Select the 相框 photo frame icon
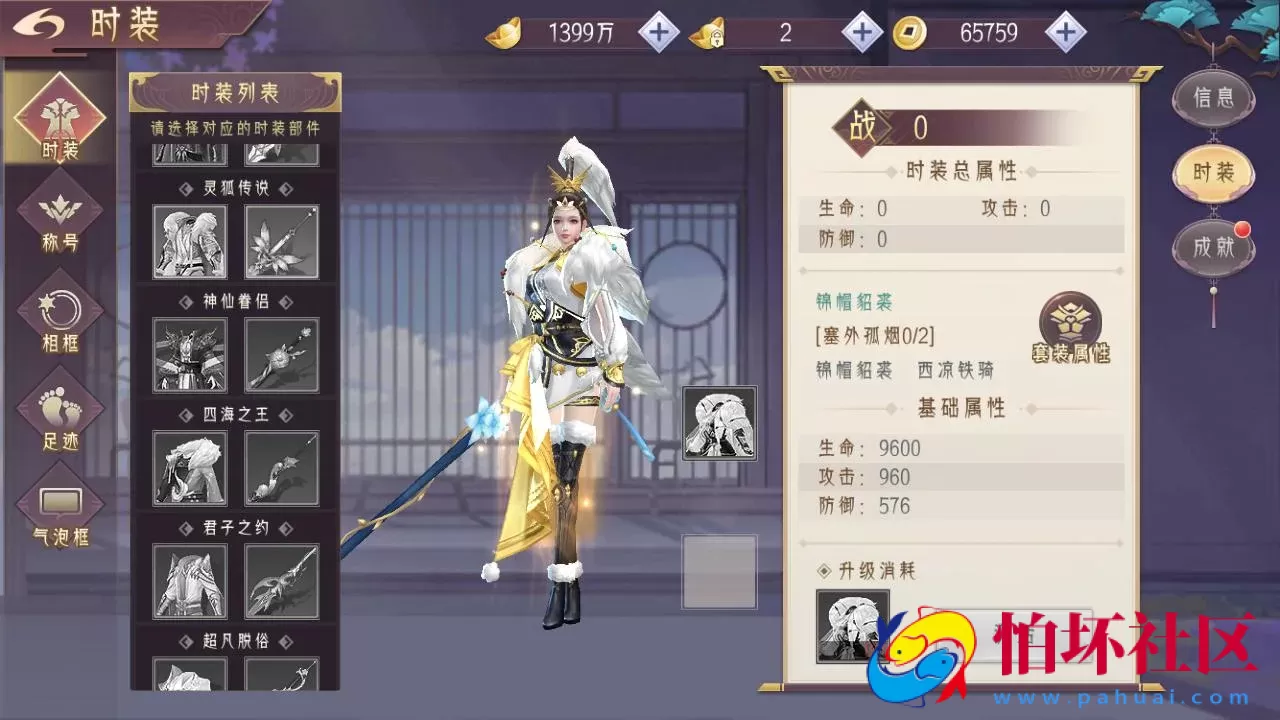 pos(59,310)
